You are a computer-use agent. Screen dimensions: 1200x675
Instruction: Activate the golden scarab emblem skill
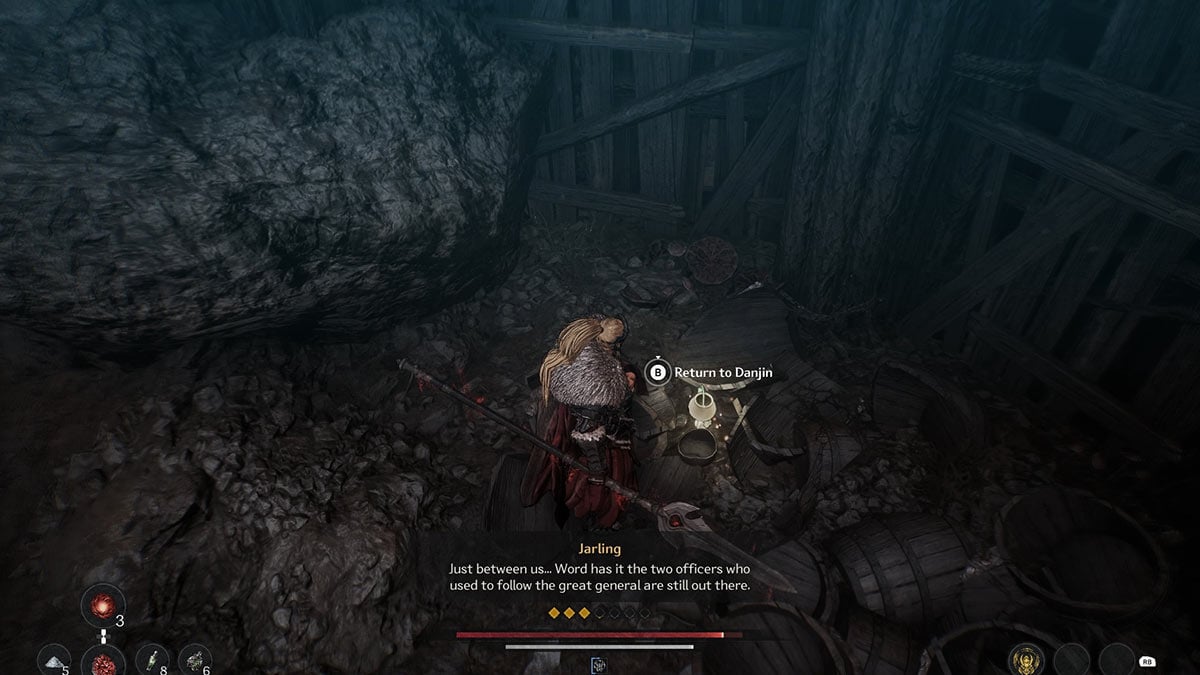[1026, 659]
